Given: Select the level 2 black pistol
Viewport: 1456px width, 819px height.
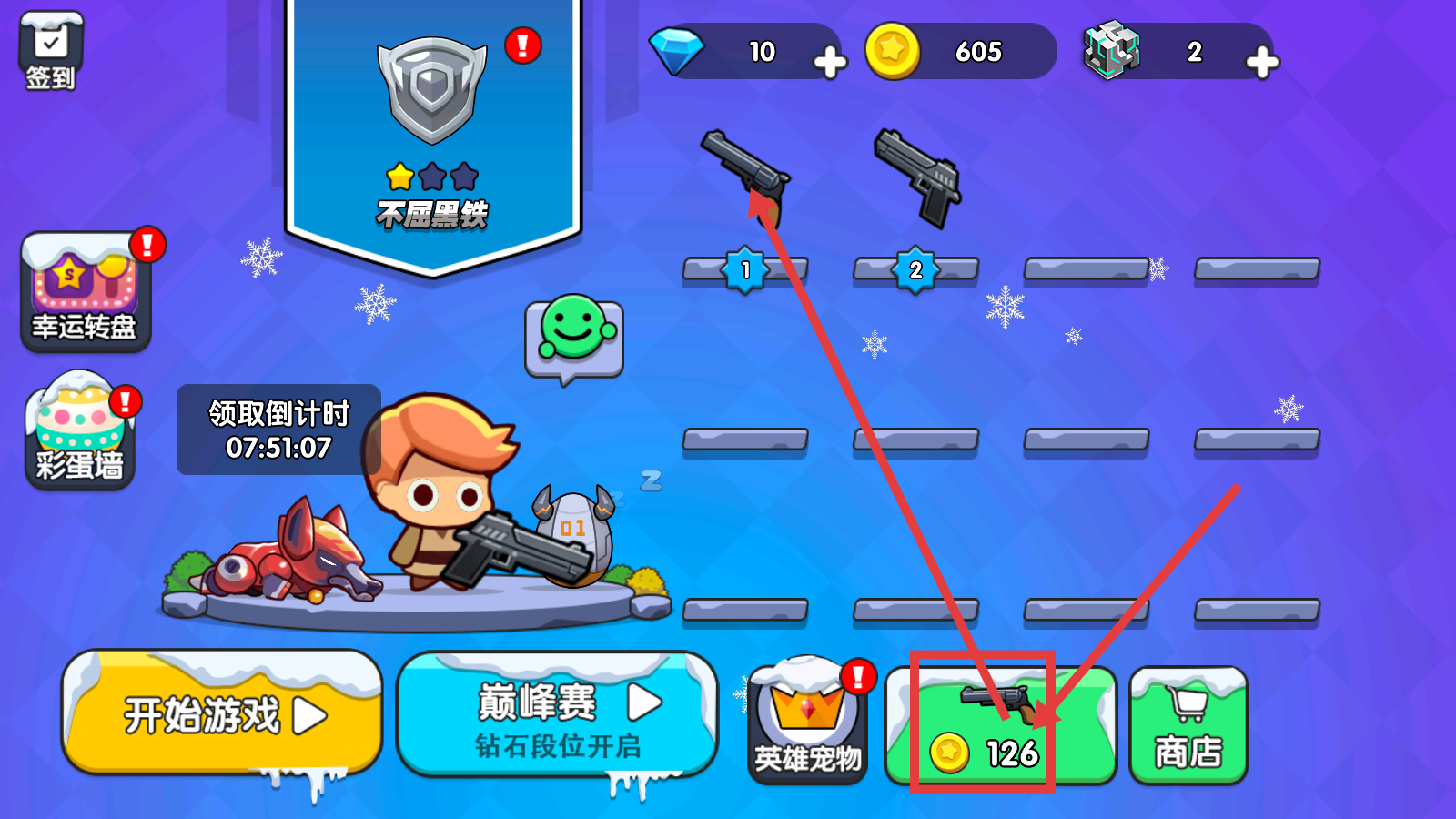Looking at the screenshot, I should pyautogui.click(x=916, y=177).
